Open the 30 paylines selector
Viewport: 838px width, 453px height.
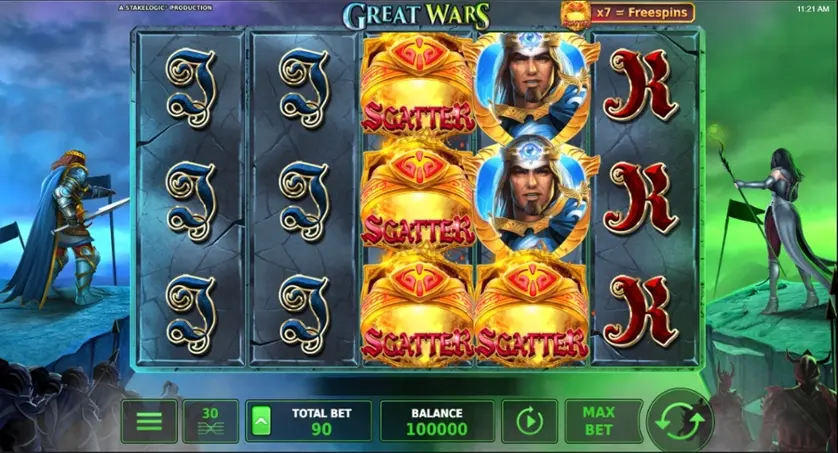pyautogui.click(x=210, y=421)
